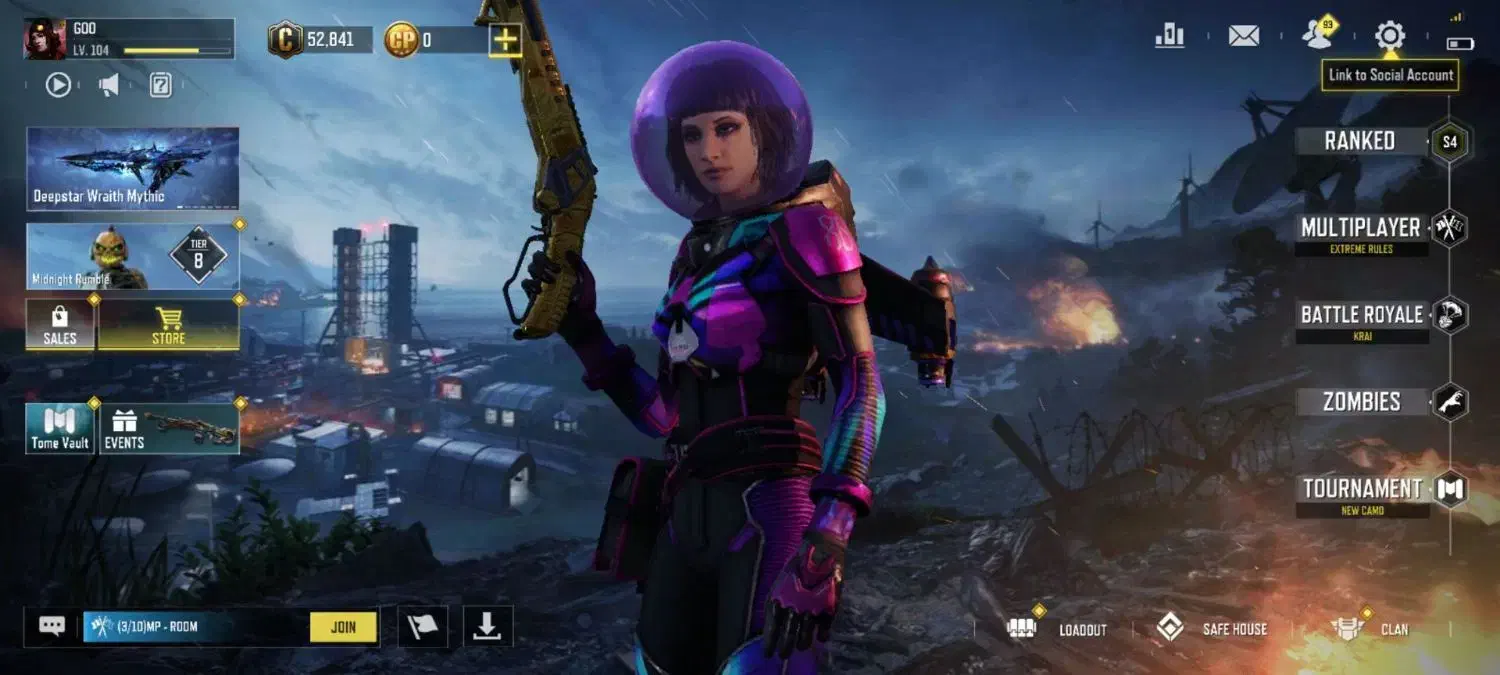Click the download arrow icon
Image resolution: width=1500 pixels, height=675 pixels.
click(487, 626)
